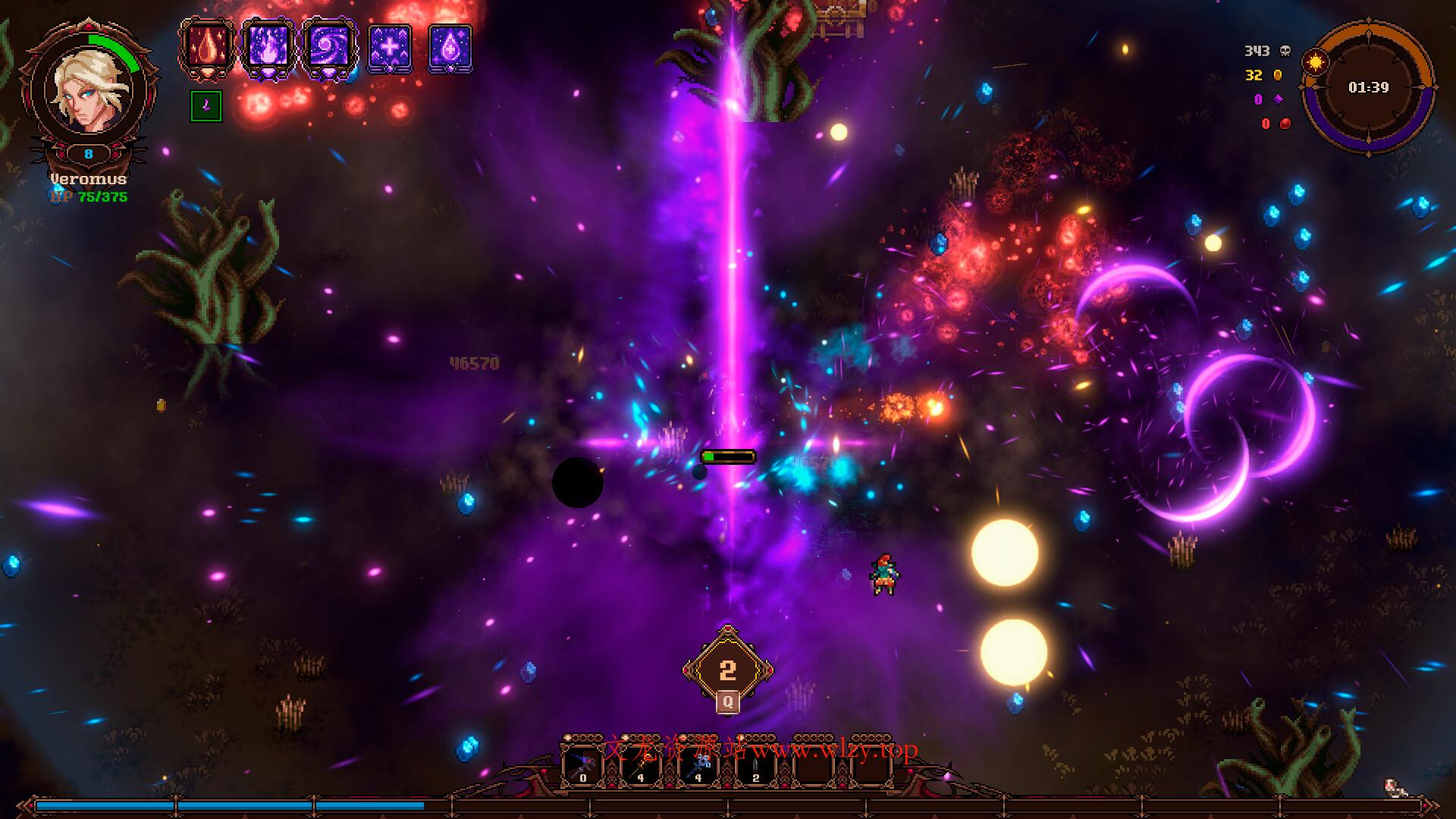Select the purple cross passive icon
Screen dimensions: 1456x819
(389, 48)
